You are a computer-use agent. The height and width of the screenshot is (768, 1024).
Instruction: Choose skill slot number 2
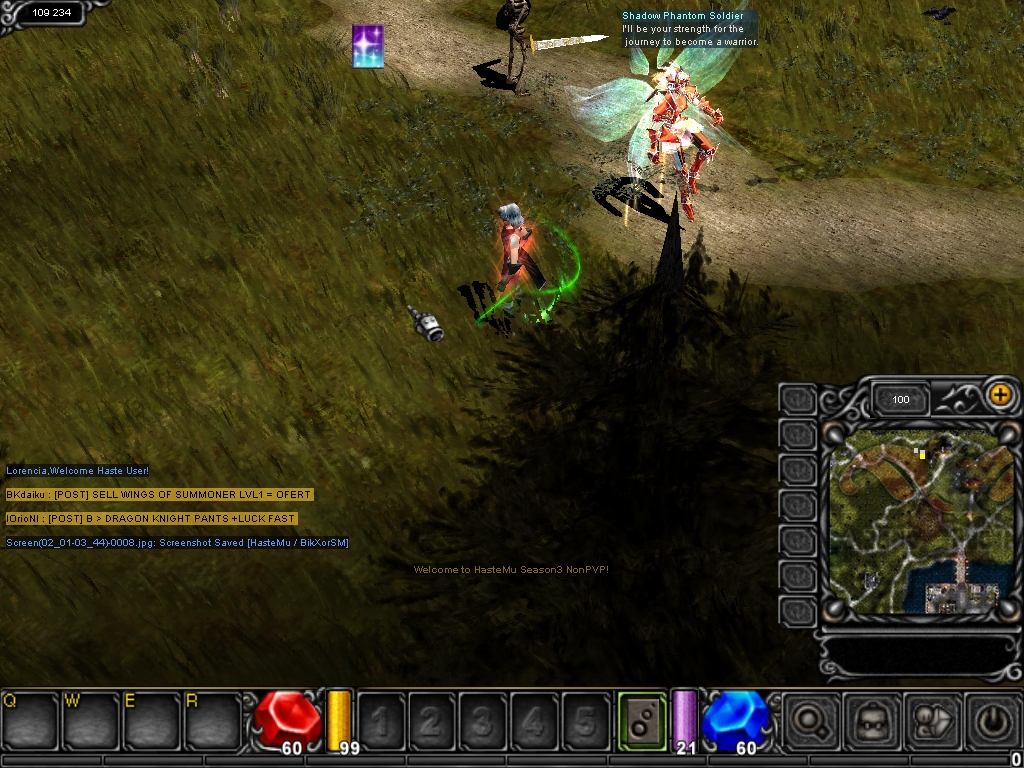pos(432,720)
